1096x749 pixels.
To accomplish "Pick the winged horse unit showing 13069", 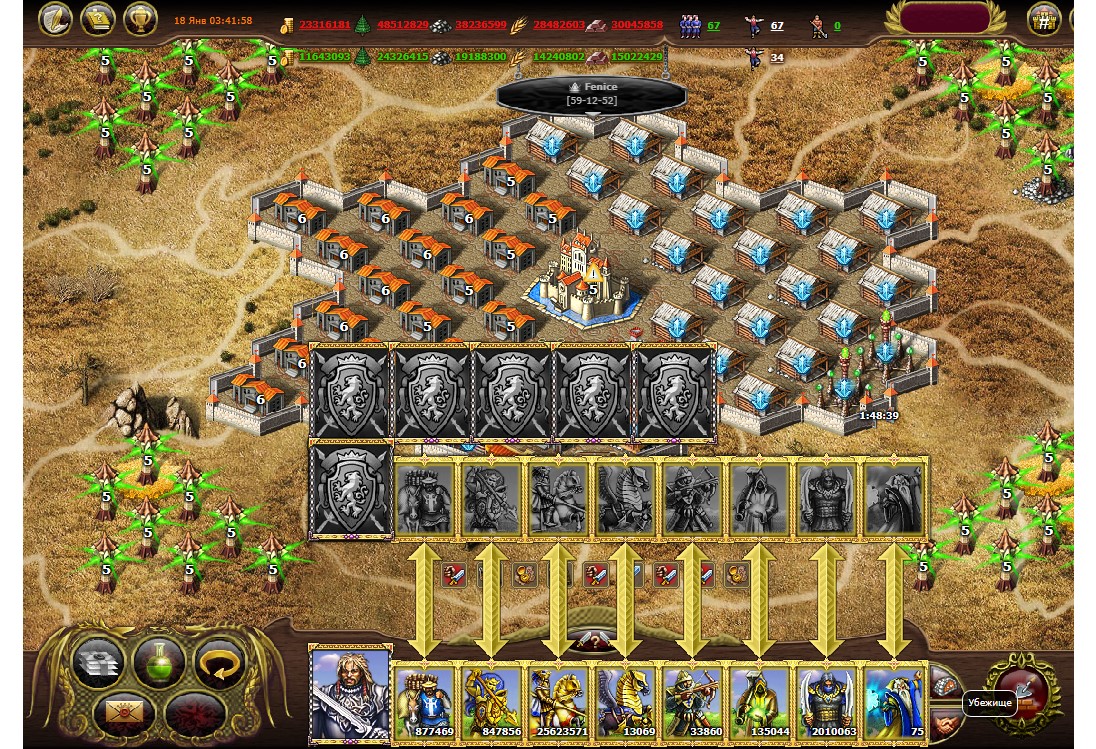I will click(625, 702).
